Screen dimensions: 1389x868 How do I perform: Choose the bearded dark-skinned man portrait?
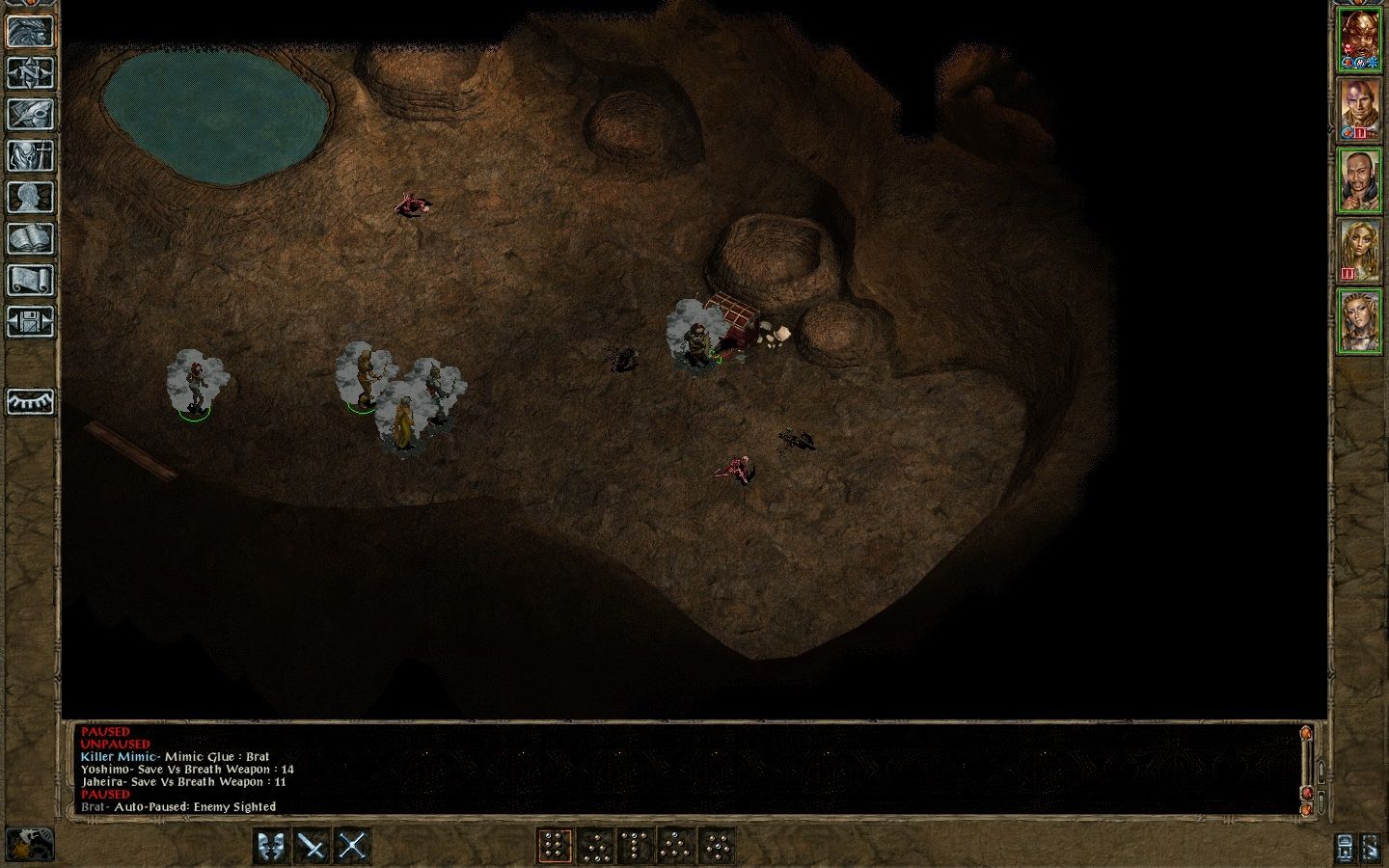click(1359, 180)
